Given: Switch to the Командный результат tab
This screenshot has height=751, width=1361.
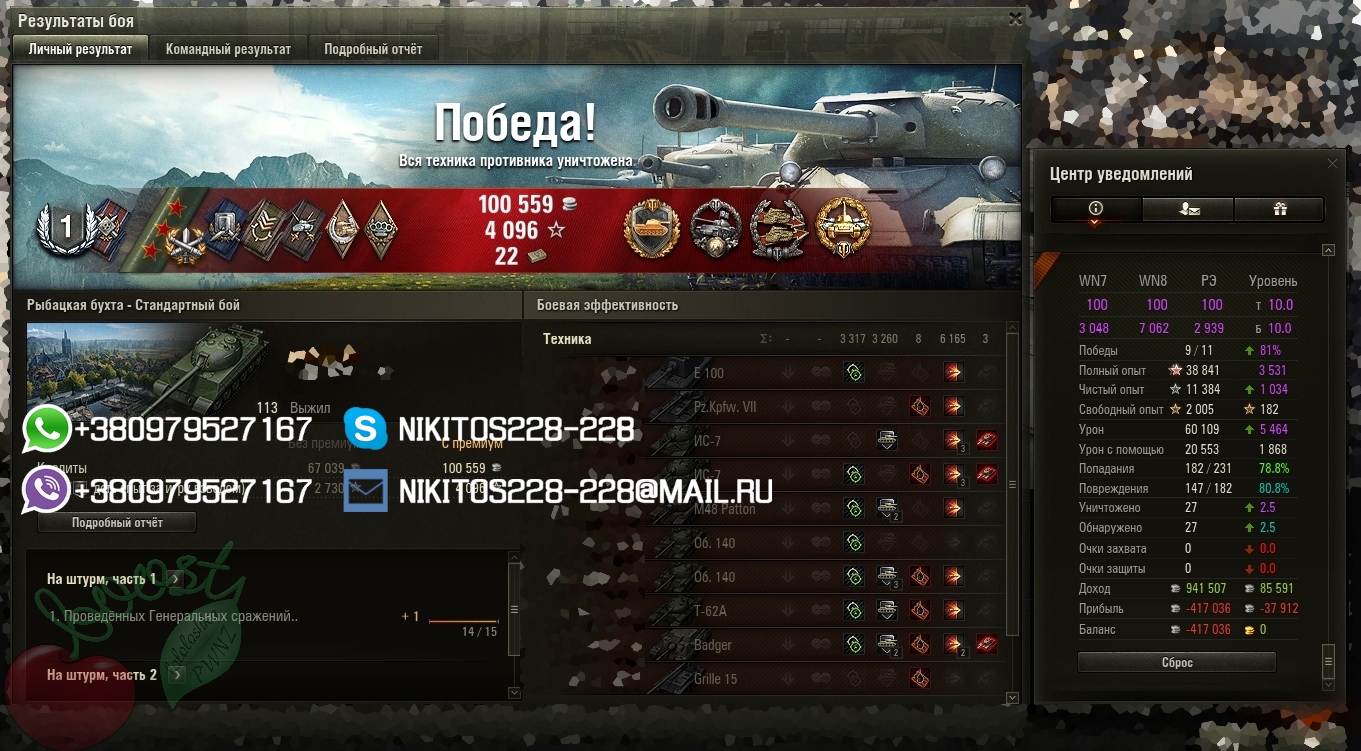Looking at the screenshot, I should click(x=228, y=49).
